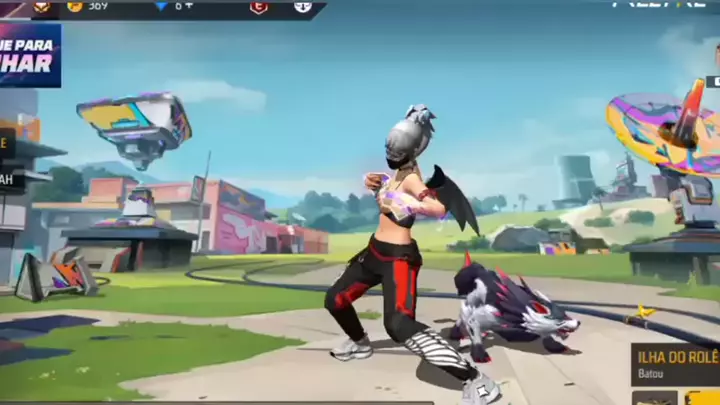Open the gold coin balance
Image resolution: width=720 pixels, height=405 pixels.
pyautogui.click(x=88, y=6)
